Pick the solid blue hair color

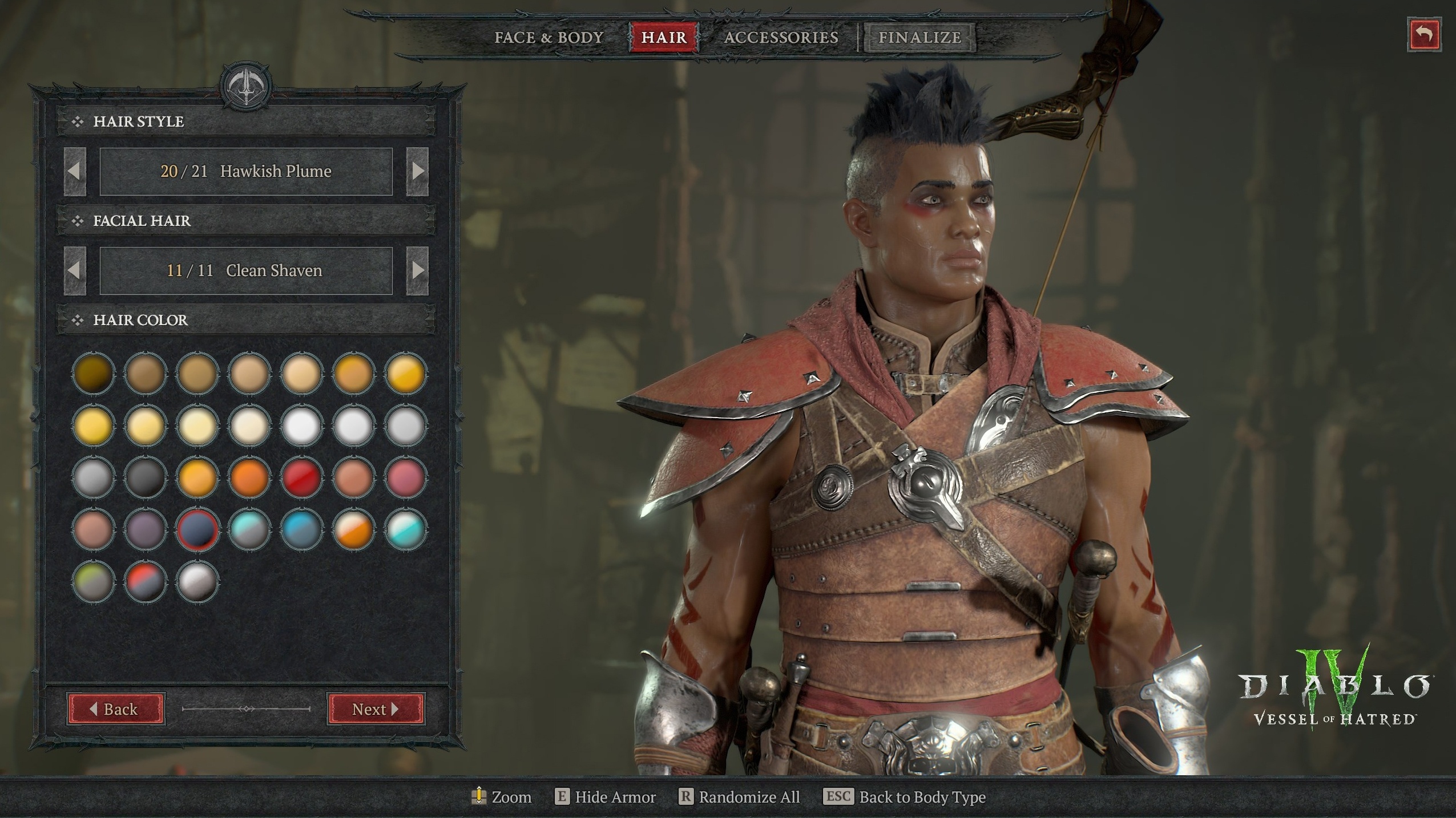click(301, 530)
